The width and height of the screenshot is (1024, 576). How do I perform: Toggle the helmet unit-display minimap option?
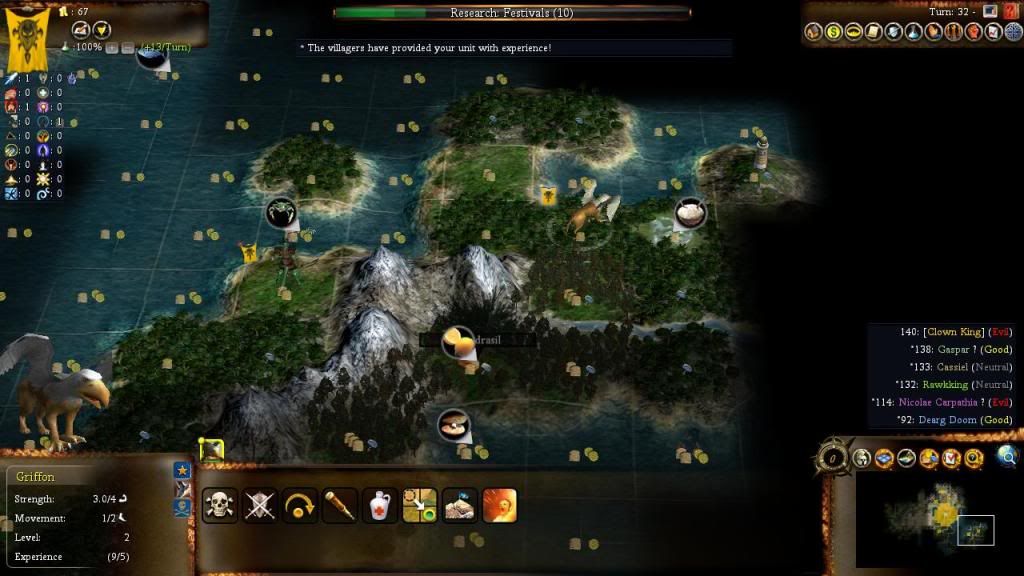[x=862, y=459]
